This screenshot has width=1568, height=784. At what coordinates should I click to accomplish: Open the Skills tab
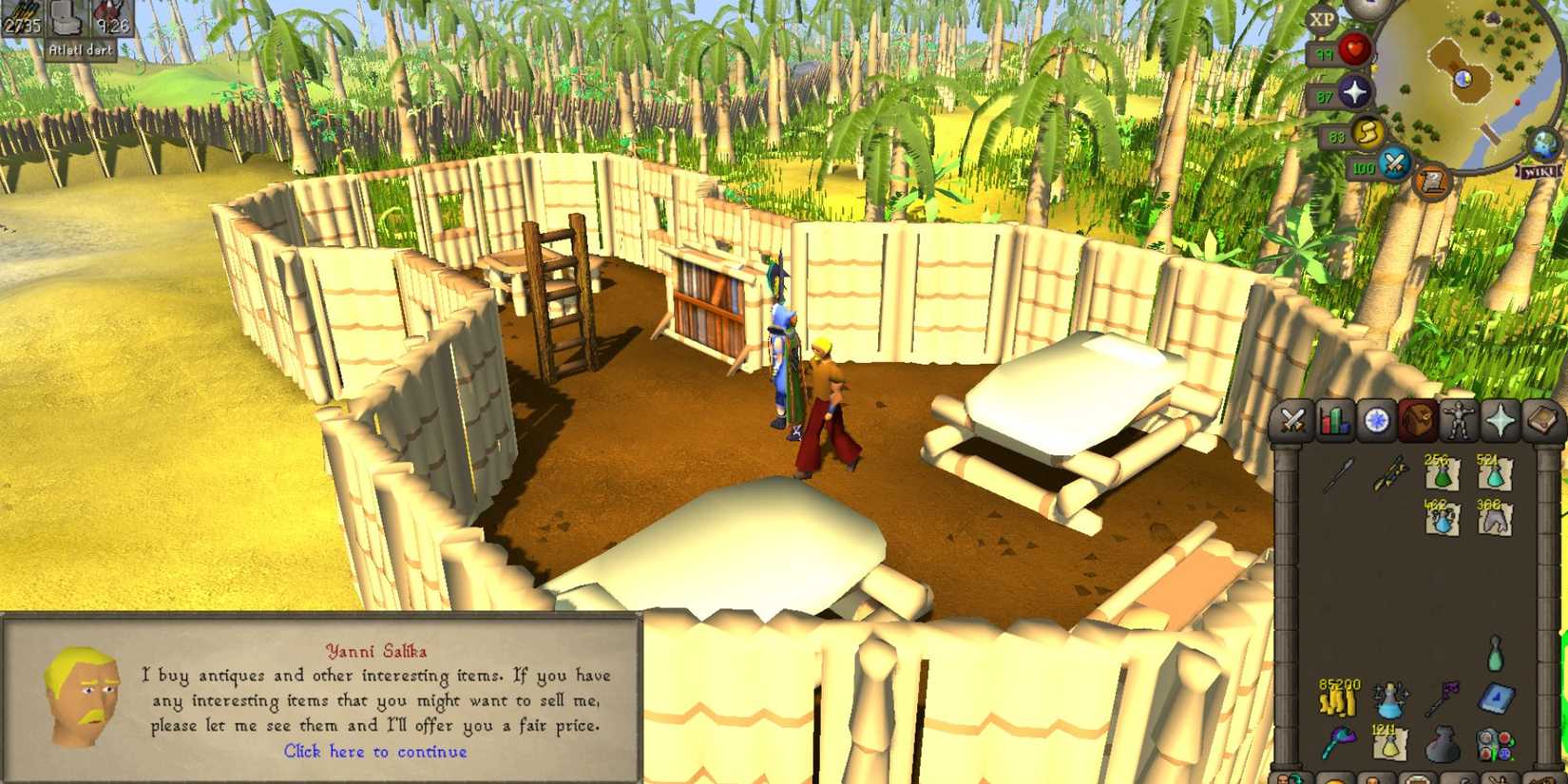(1333, 420)
